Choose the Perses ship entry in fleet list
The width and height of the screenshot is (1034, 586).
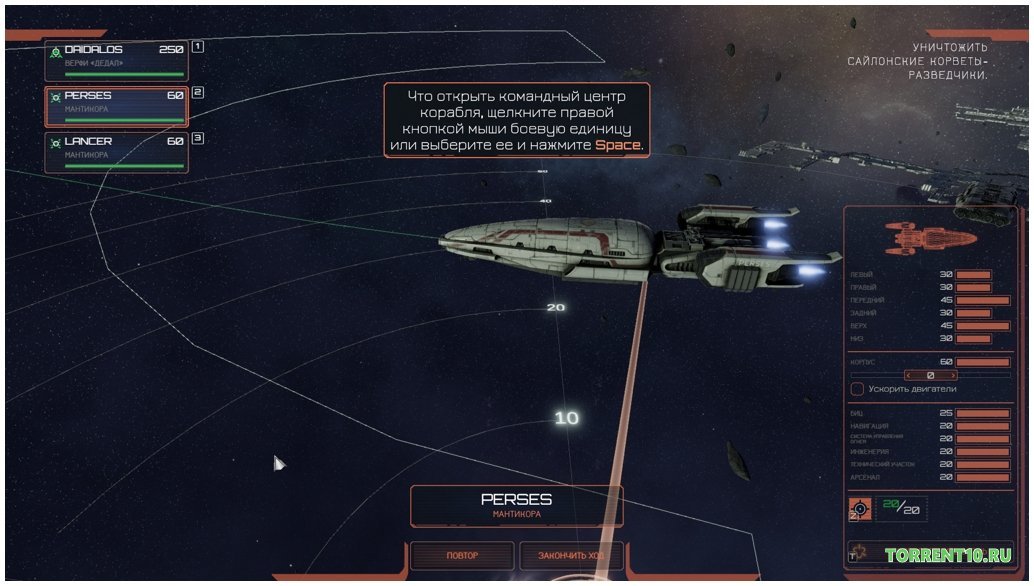click(x=116, y=106)
